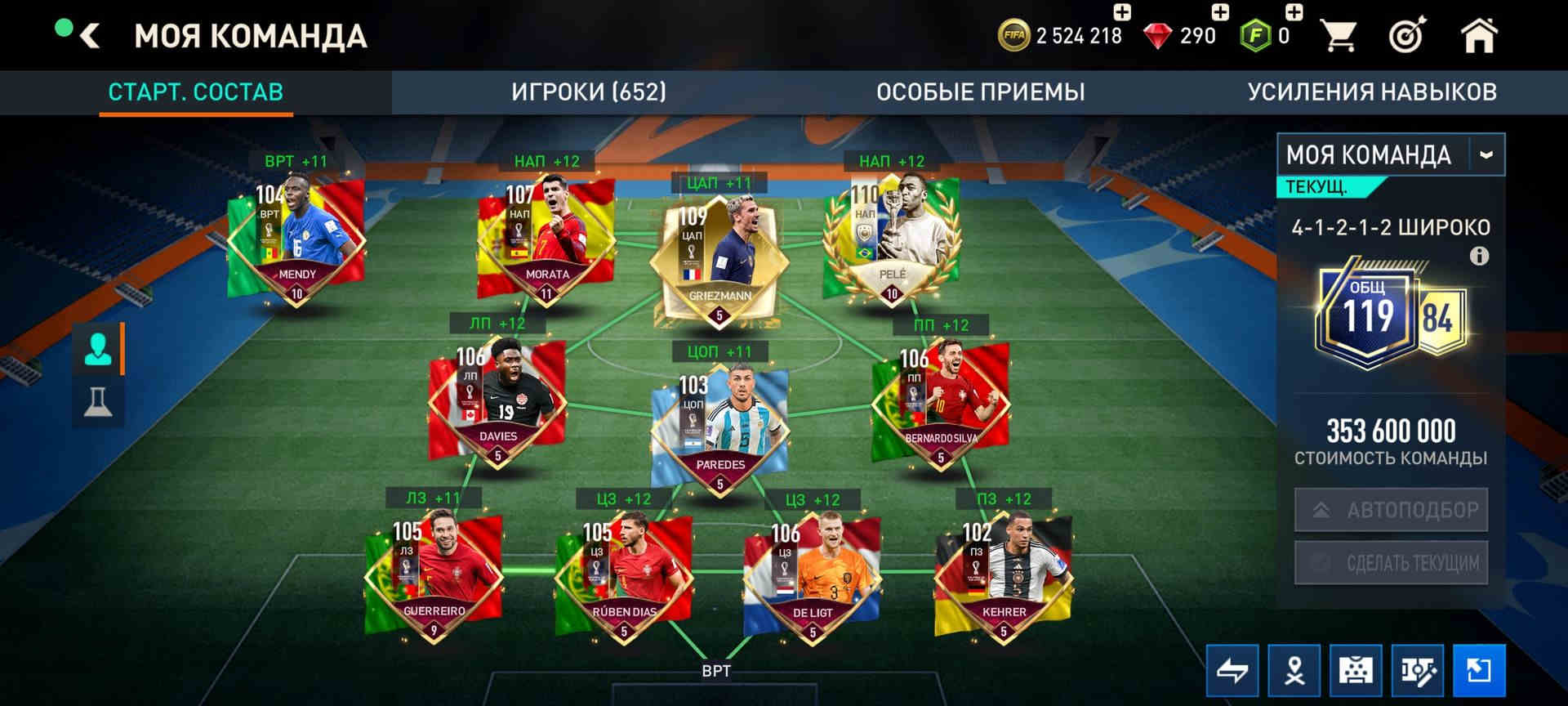Add more red gems
1568x706 pixels.
1219,12
